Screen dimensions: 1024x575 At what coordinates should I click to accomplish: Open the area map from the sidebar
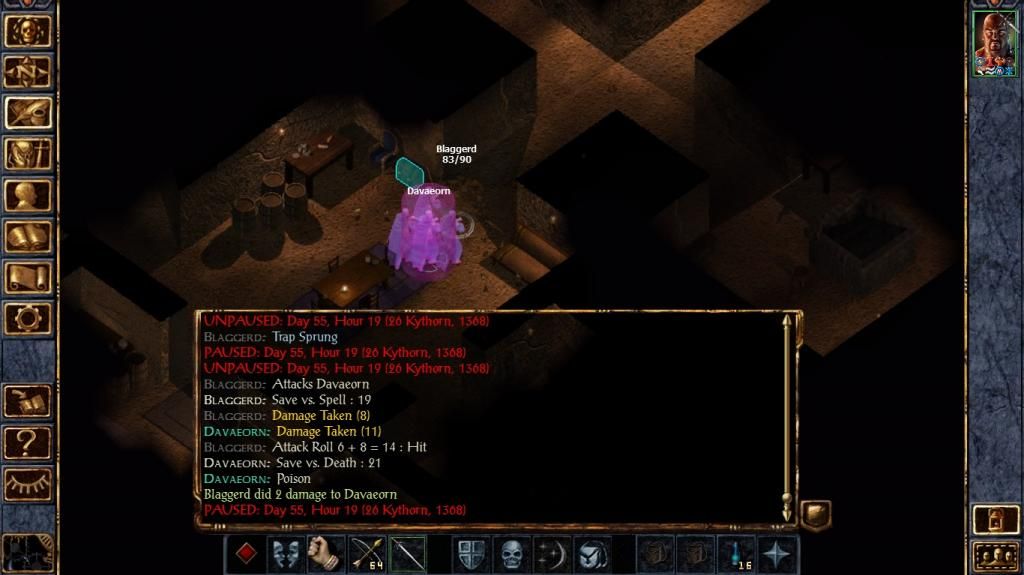pos(28,70)
